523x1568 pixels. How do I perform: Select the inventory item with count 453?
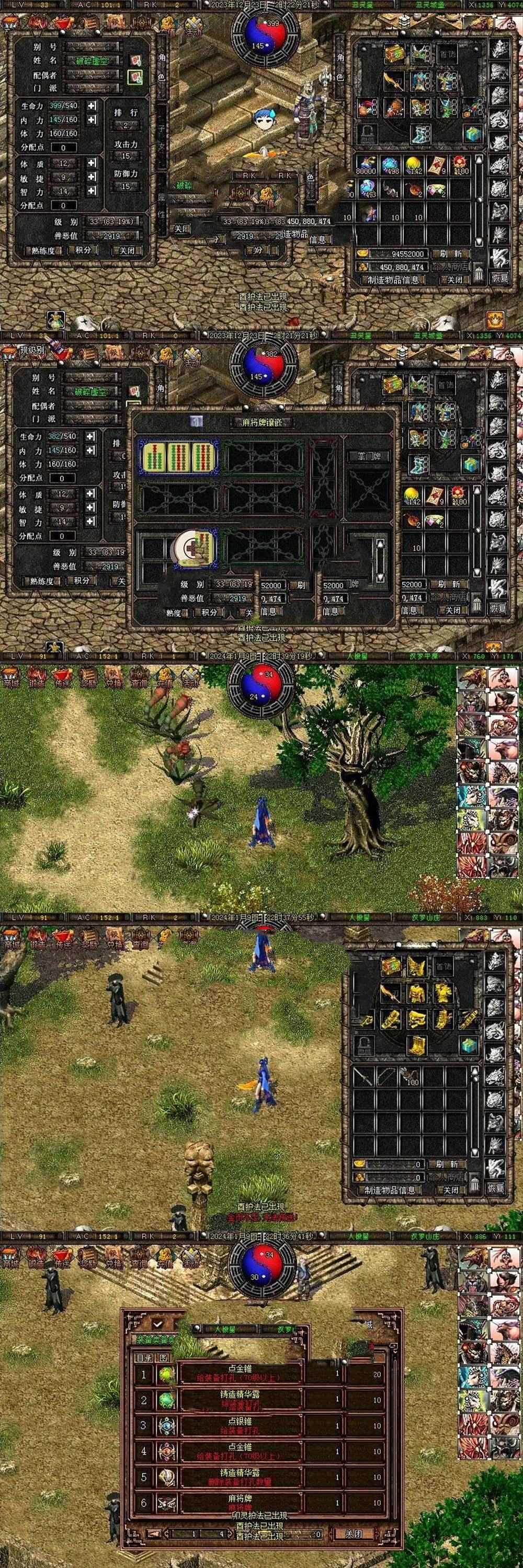[x=368, y=189]
